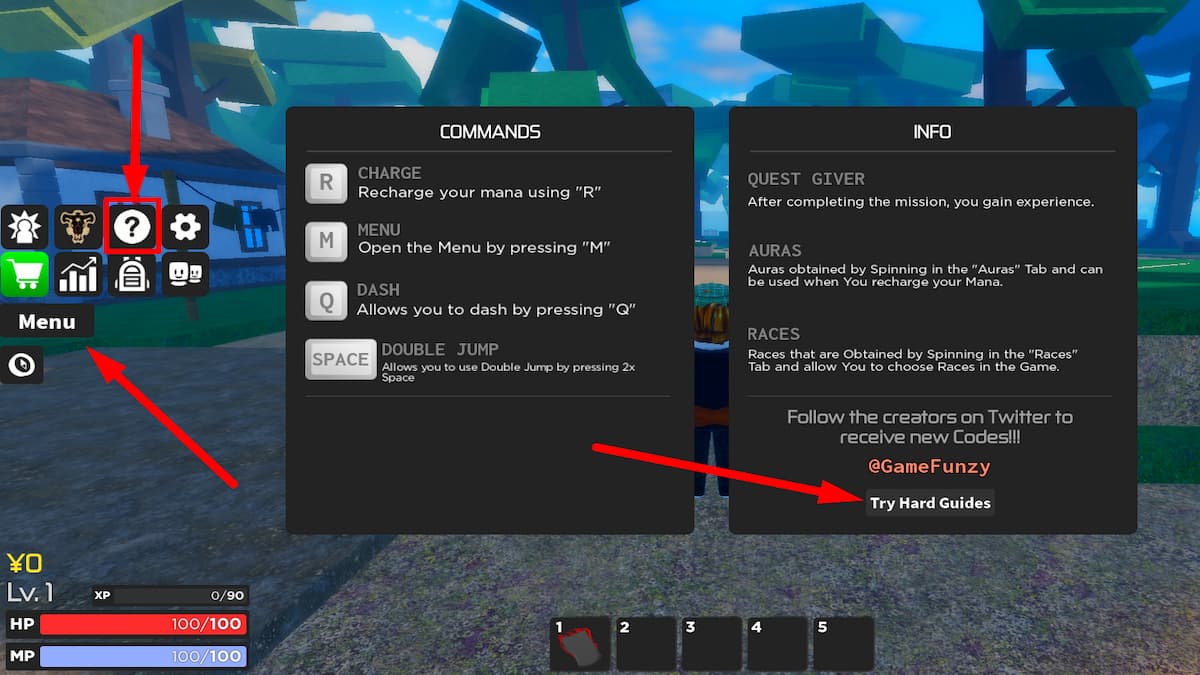Open the question mark help icon
1200x675 pixels.
click(x=132, y=227)
